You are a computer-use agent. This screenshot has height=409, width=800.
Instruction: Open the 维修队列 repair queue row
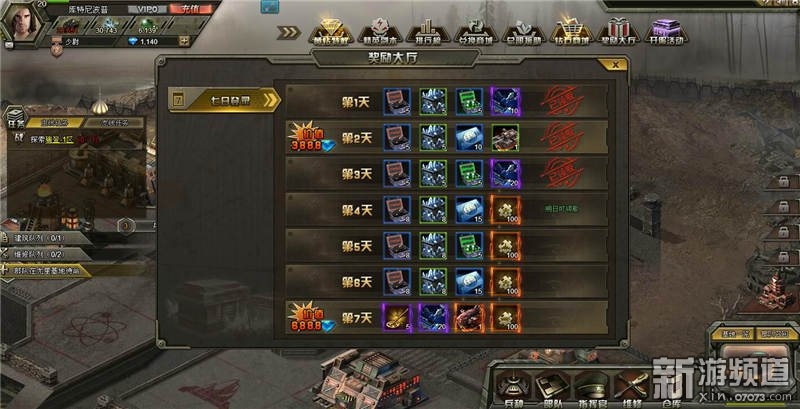click(x=40, y=255)
